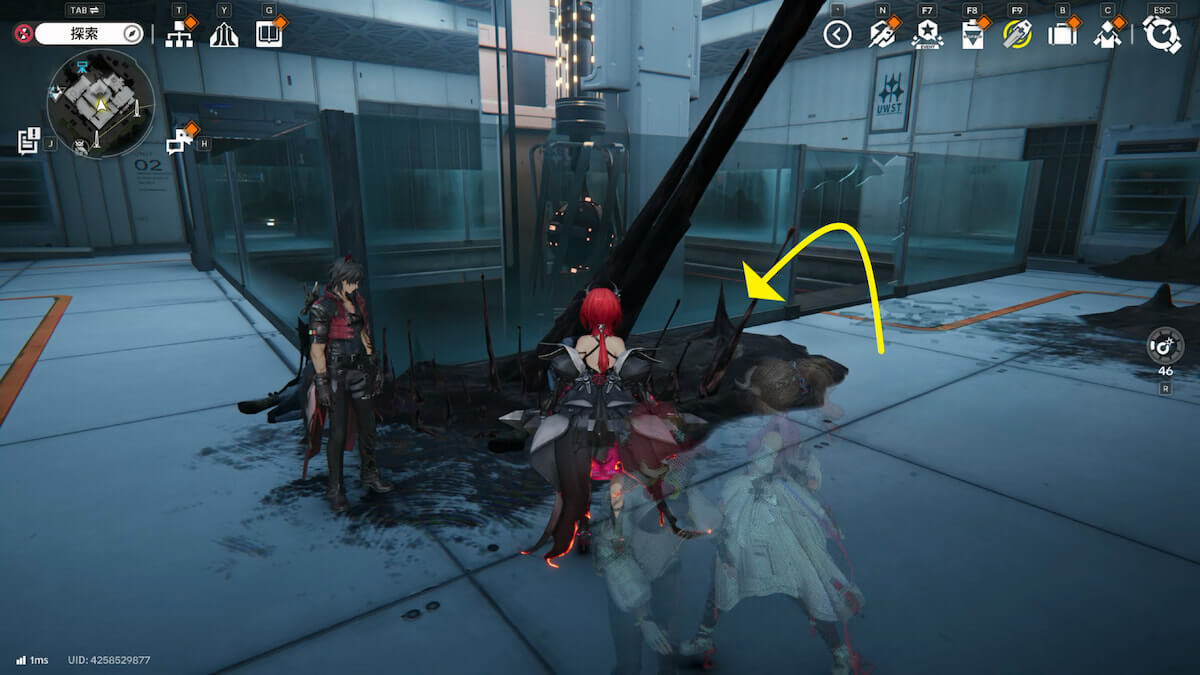Open the hierarchy tree icon
This screenshot has height=675, width=1200.
tap(180, 34)
